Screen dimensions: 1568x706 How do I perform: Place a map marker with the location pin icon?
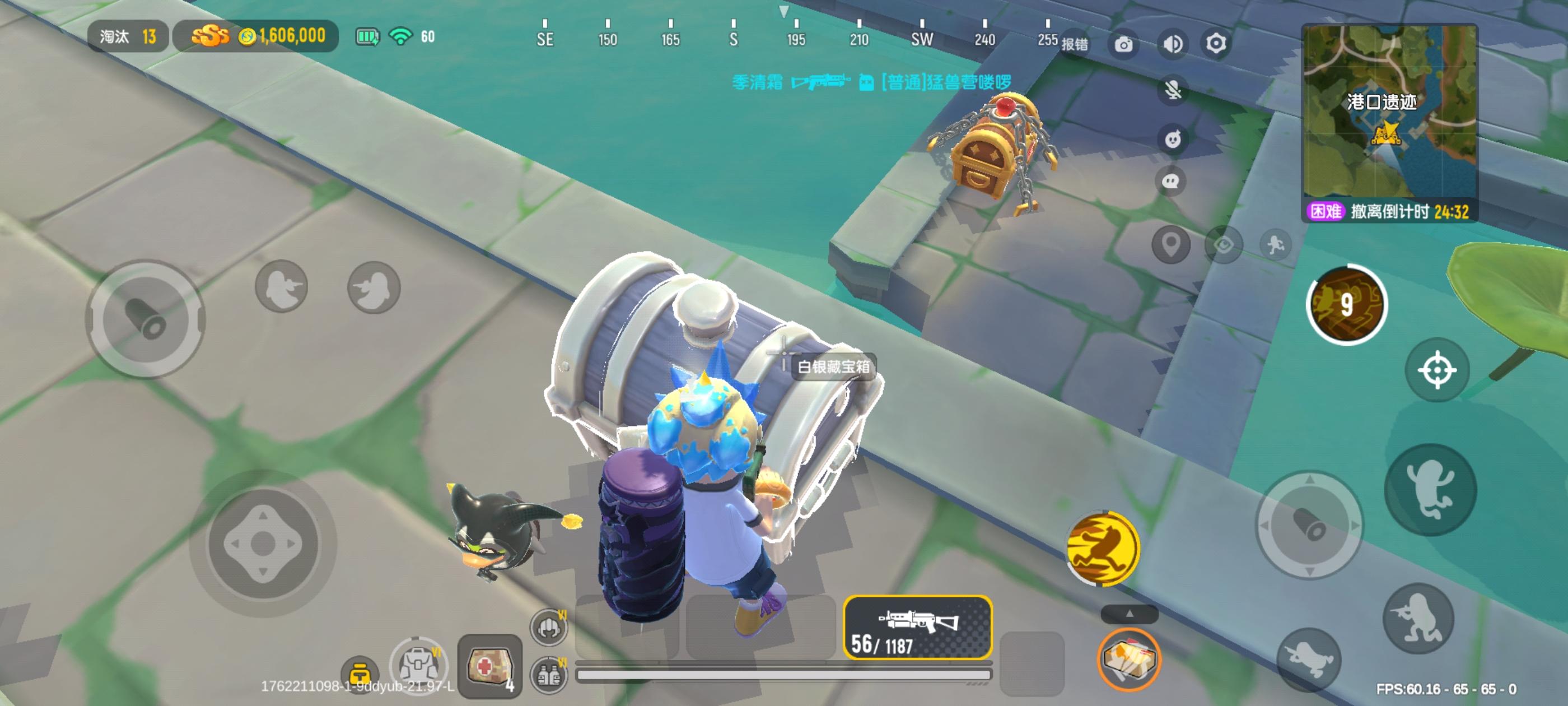point(1171,244)
